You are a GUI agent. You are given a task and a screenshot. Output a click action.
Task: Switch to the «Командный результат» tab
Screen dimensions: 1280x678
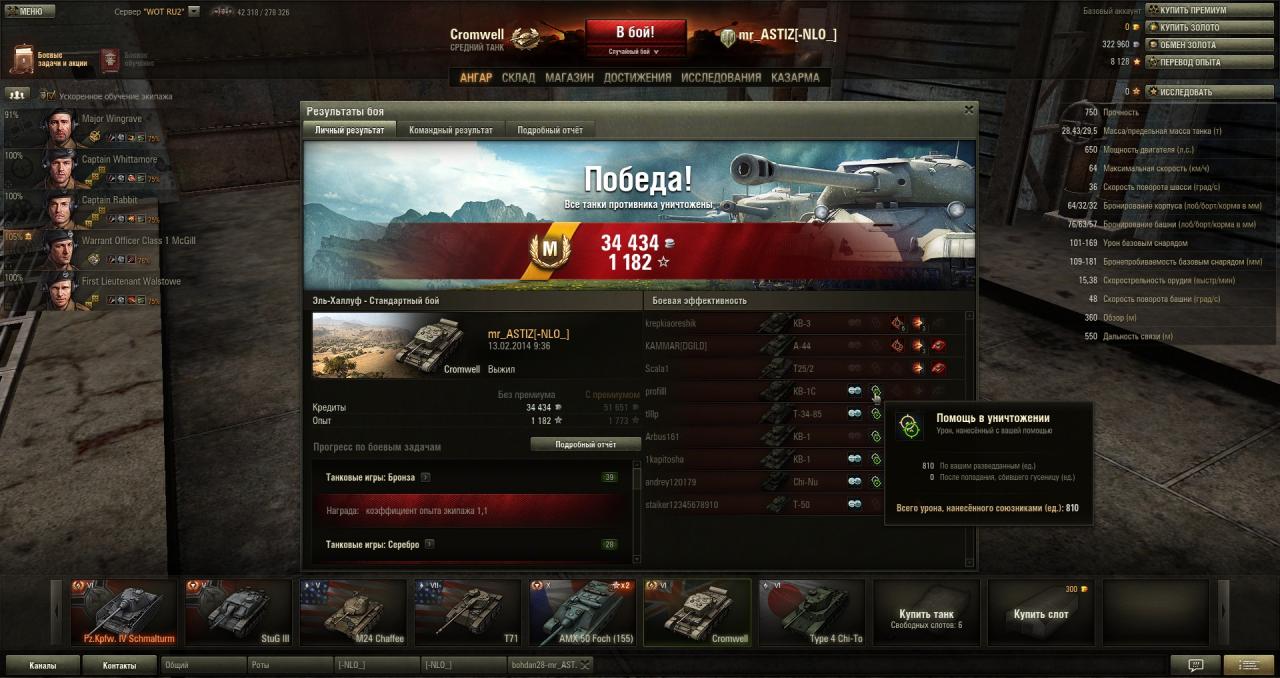[x=450, y=130]
